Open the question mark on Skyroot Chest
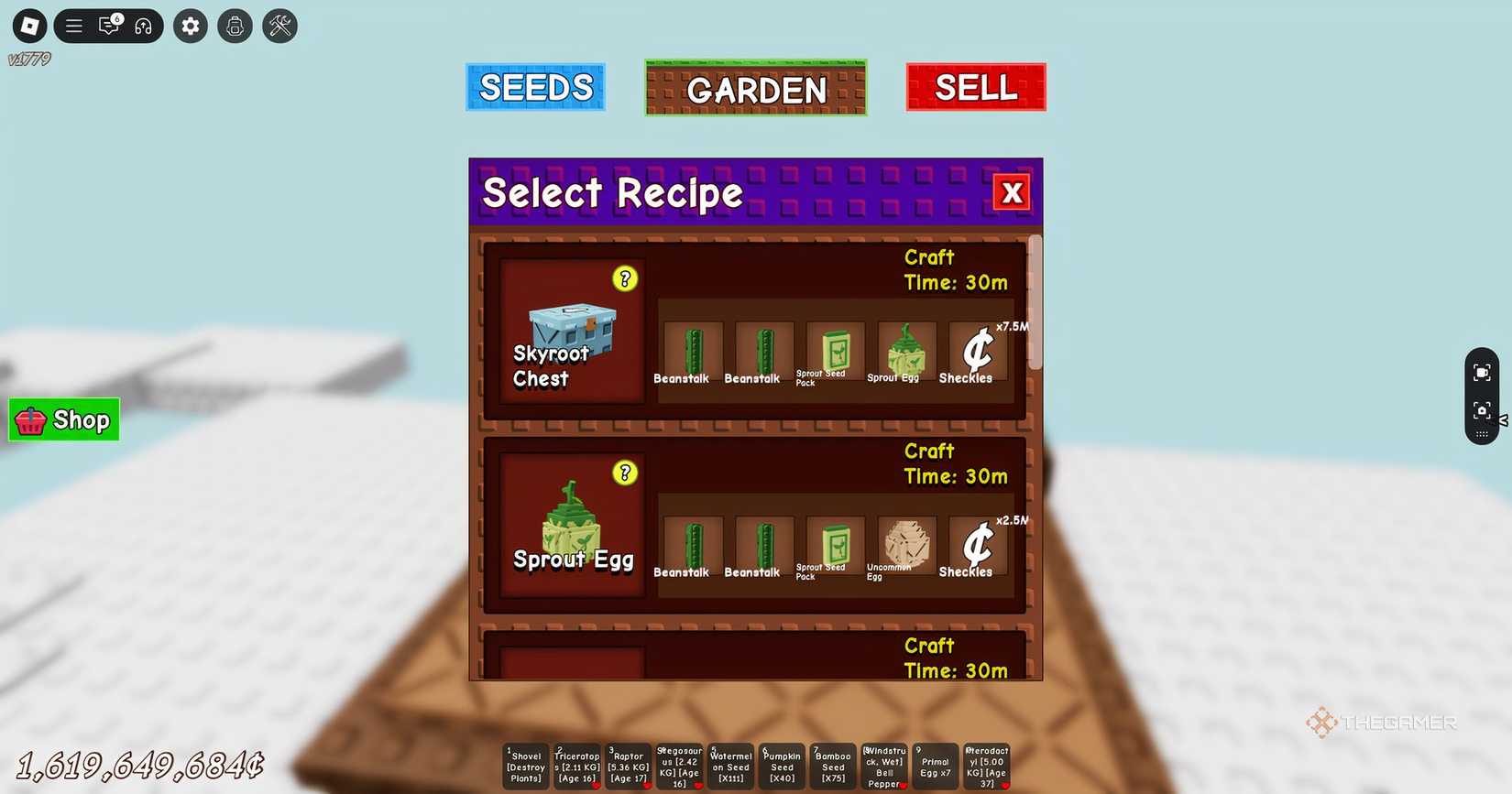 tap(625, 278)
